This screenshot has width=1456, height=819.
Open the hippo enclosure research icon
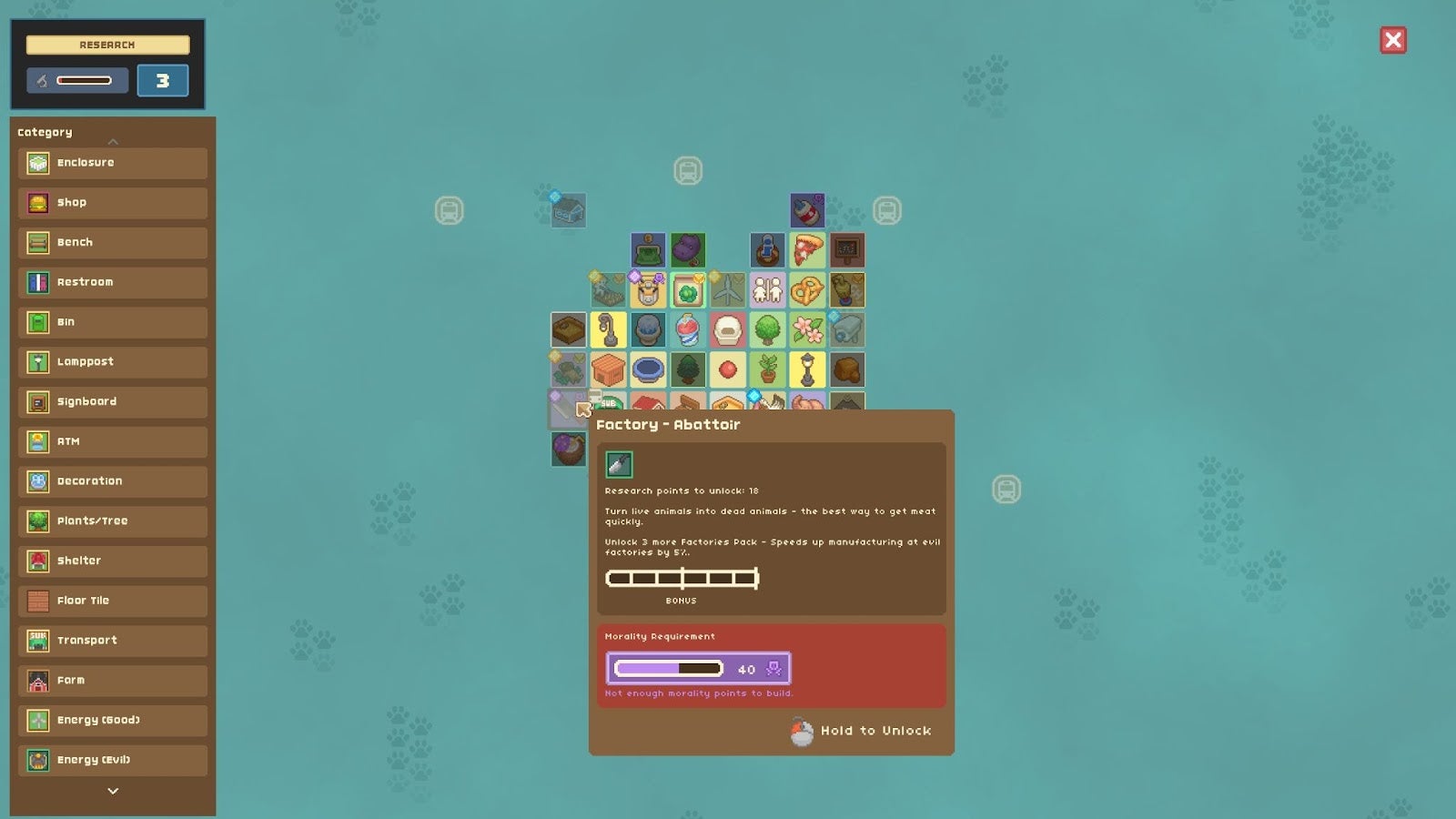[x=687, y=250]
